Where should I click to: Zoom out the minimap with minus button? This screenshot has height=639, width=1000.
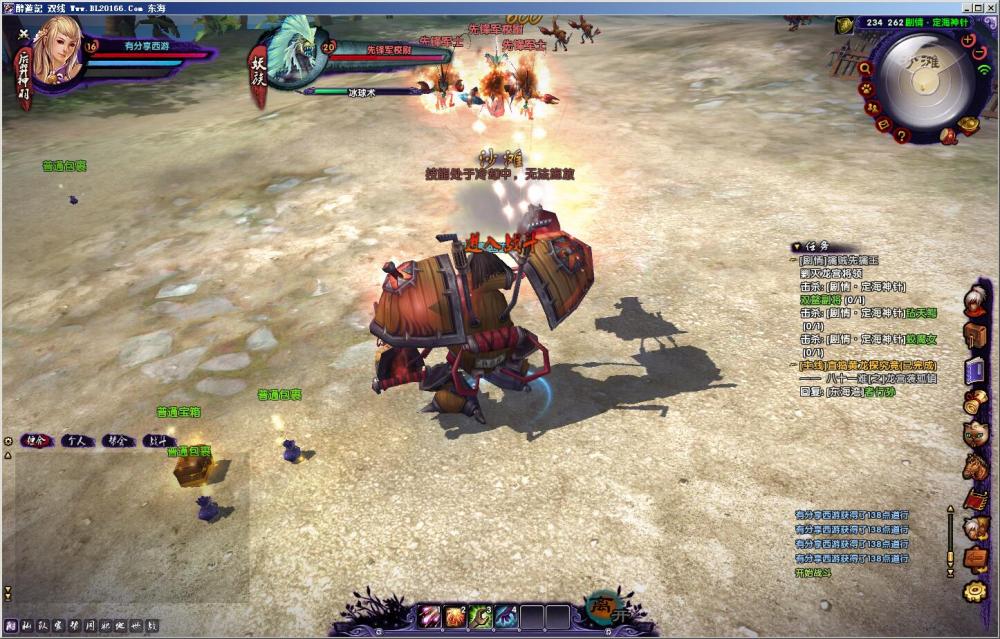[979, 52]
